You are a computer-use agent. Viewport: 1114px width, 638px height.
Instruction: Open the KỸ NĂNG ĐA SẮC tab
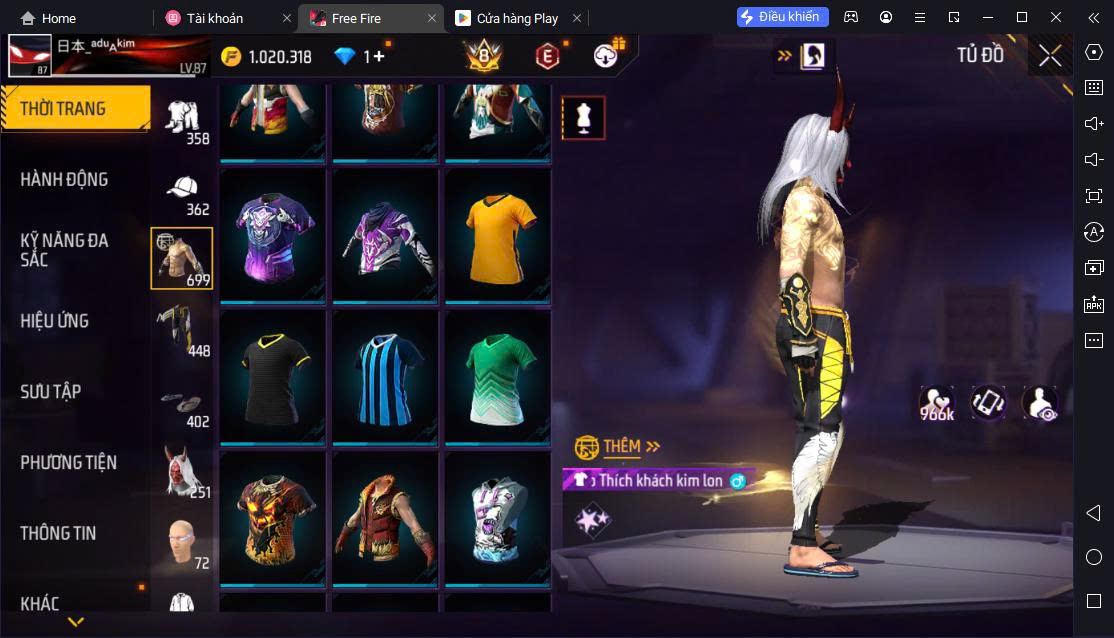click(x=64, y=250)
